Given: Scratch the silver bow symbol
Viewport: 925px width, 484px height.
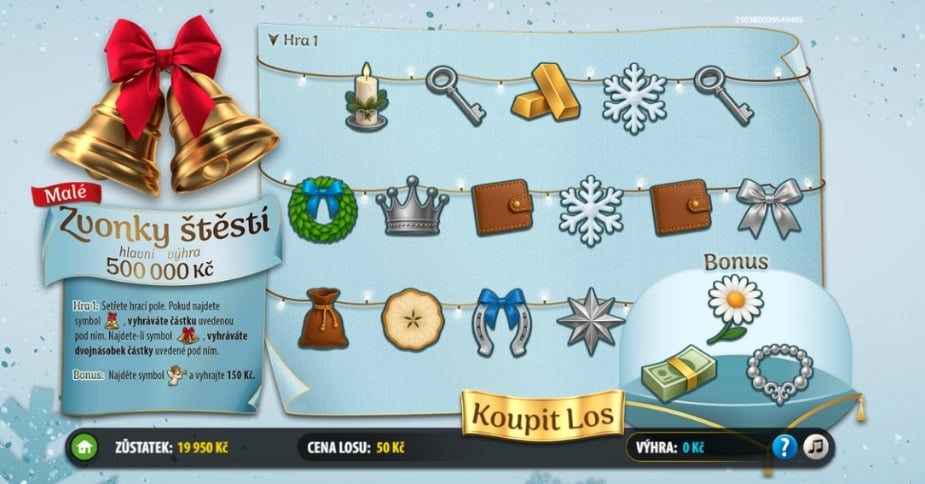Looking at the screenshot, I should (769, 205).
